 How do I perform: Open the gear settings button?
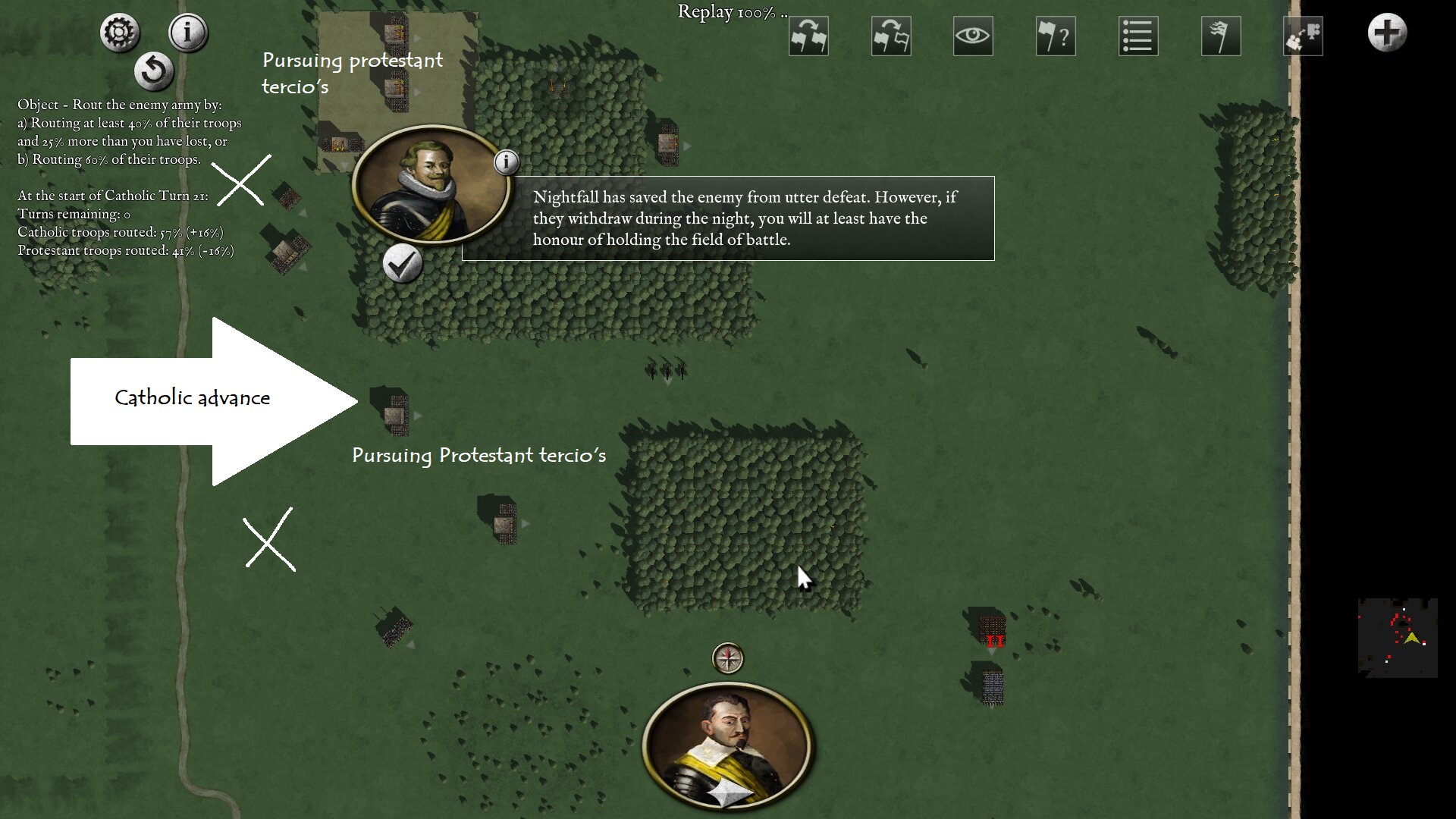click(120, 33)
